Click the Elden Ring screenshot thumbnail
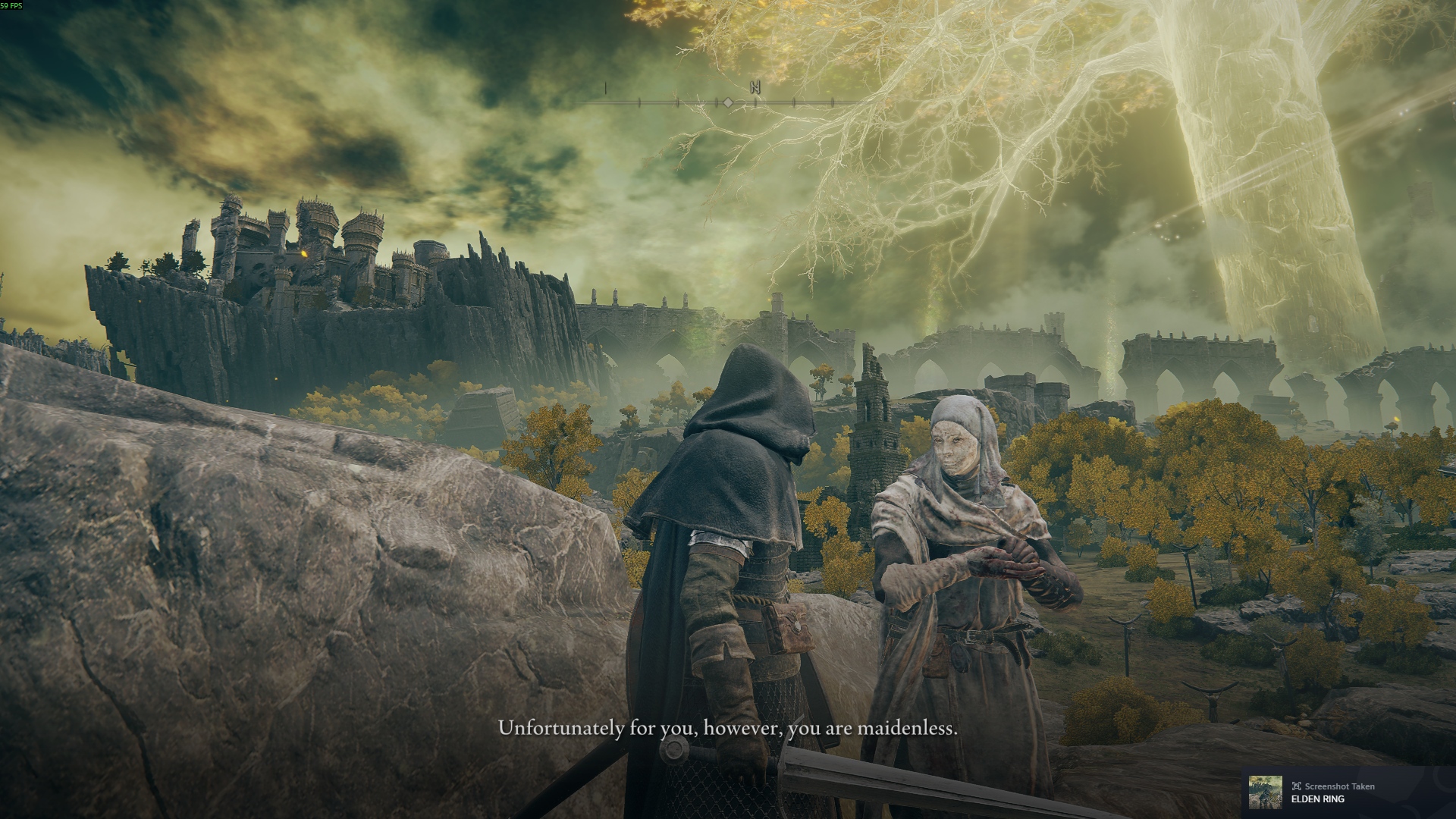 point(1265,792)
